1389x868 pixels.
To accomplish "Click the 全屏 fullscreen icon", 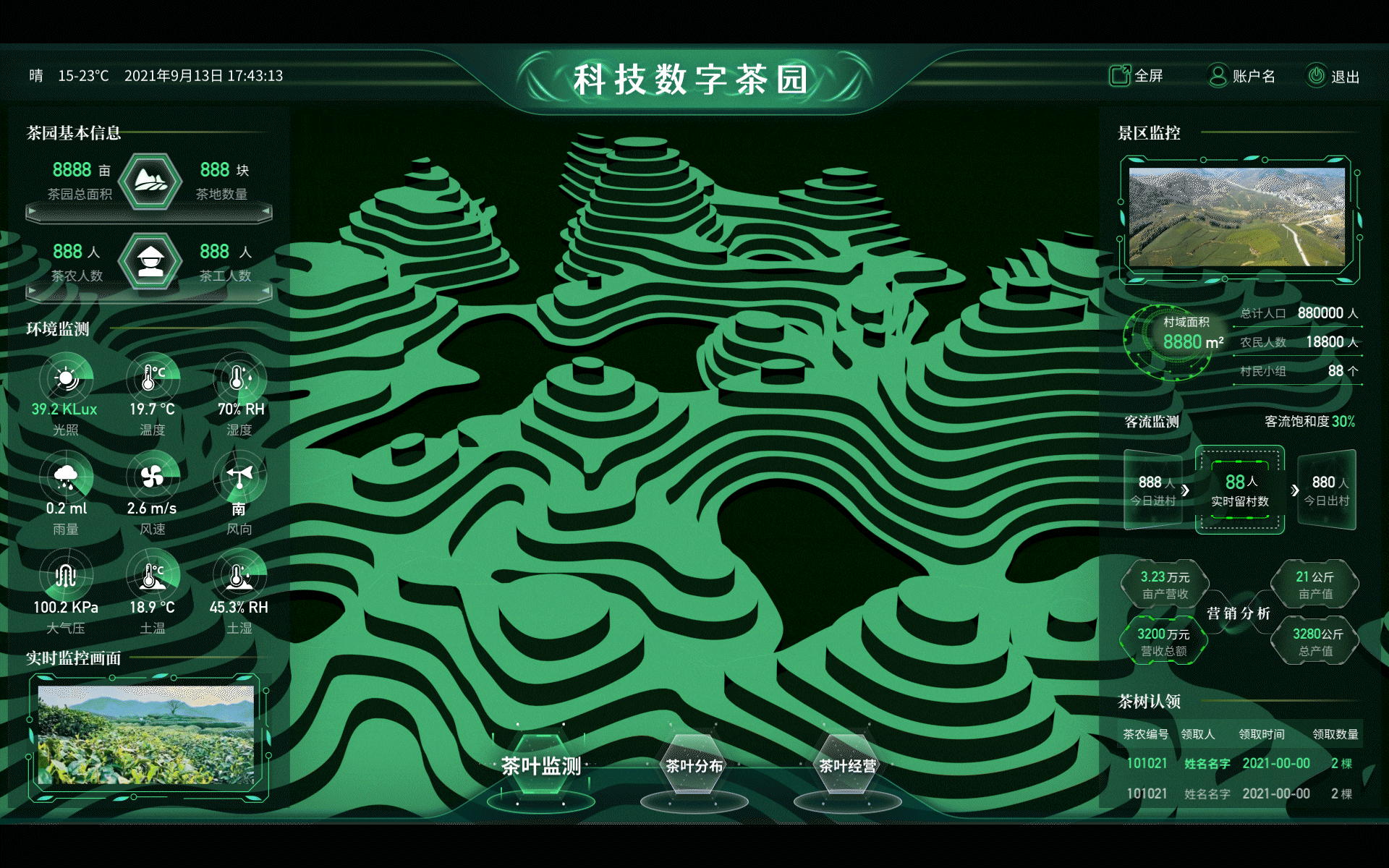I will (1119, 75).
